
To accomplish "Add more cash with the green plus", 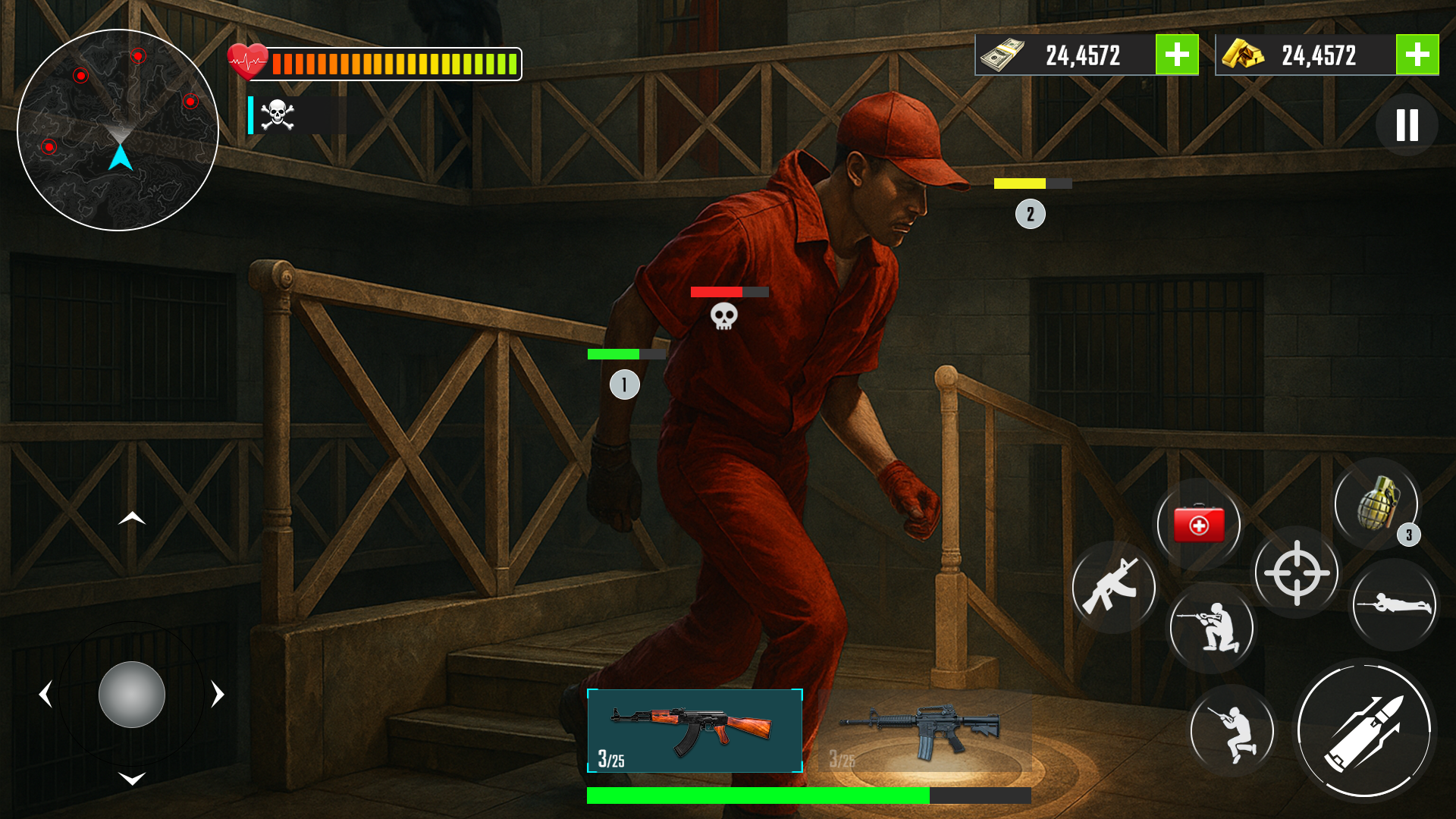I will click(x=1177, y=55).
